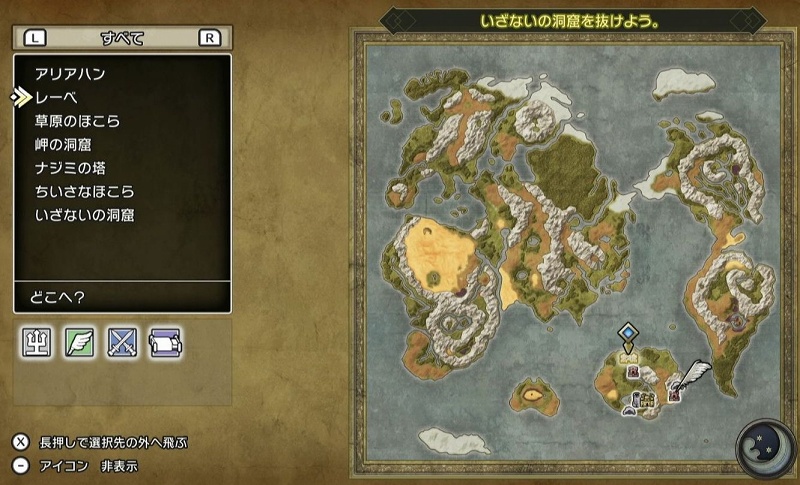Filter by the trident emblem icon

[36, 343]
